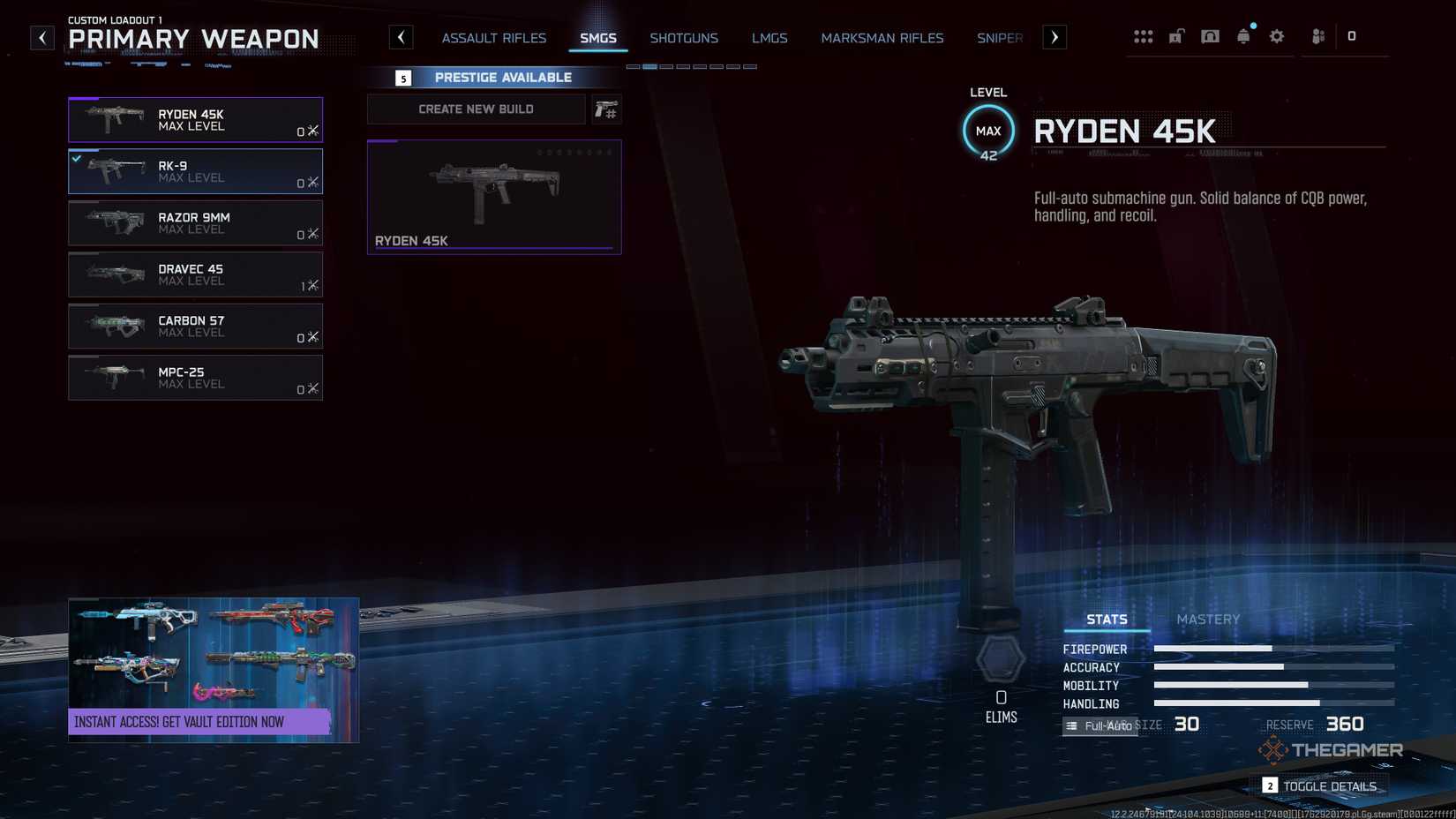Click the right arrow to next weapon category
Screen dimensions: 1456x819
pos(1054,37)
